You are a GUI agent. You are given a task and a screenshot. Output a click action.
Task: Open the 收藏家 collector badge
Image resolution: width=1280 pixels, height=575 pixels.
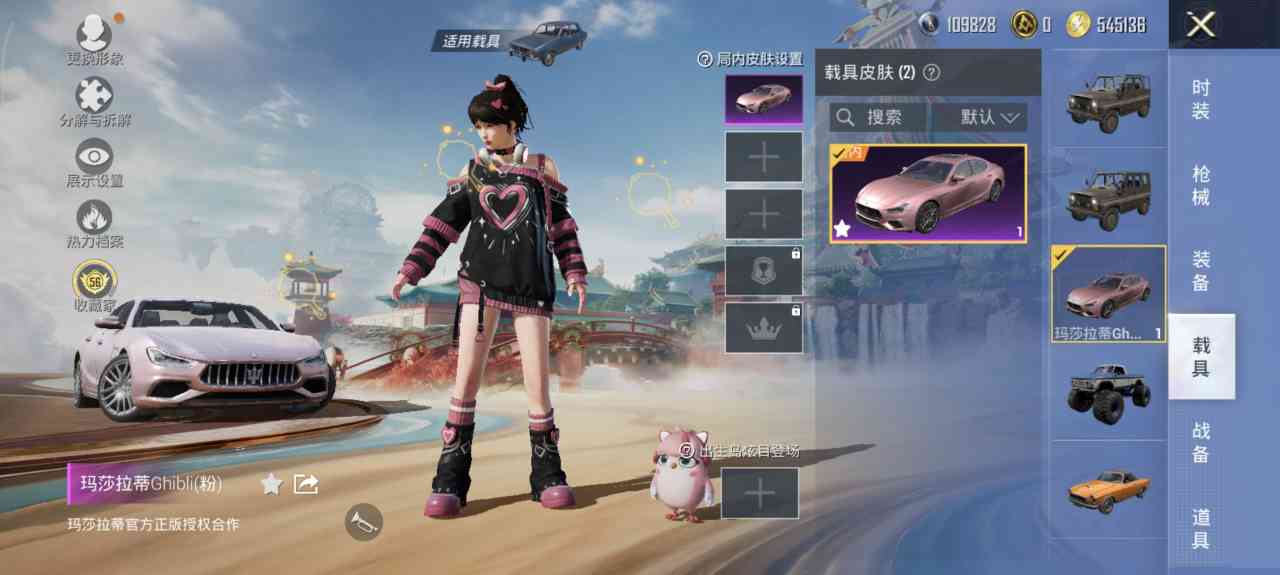tap(94, 283)
